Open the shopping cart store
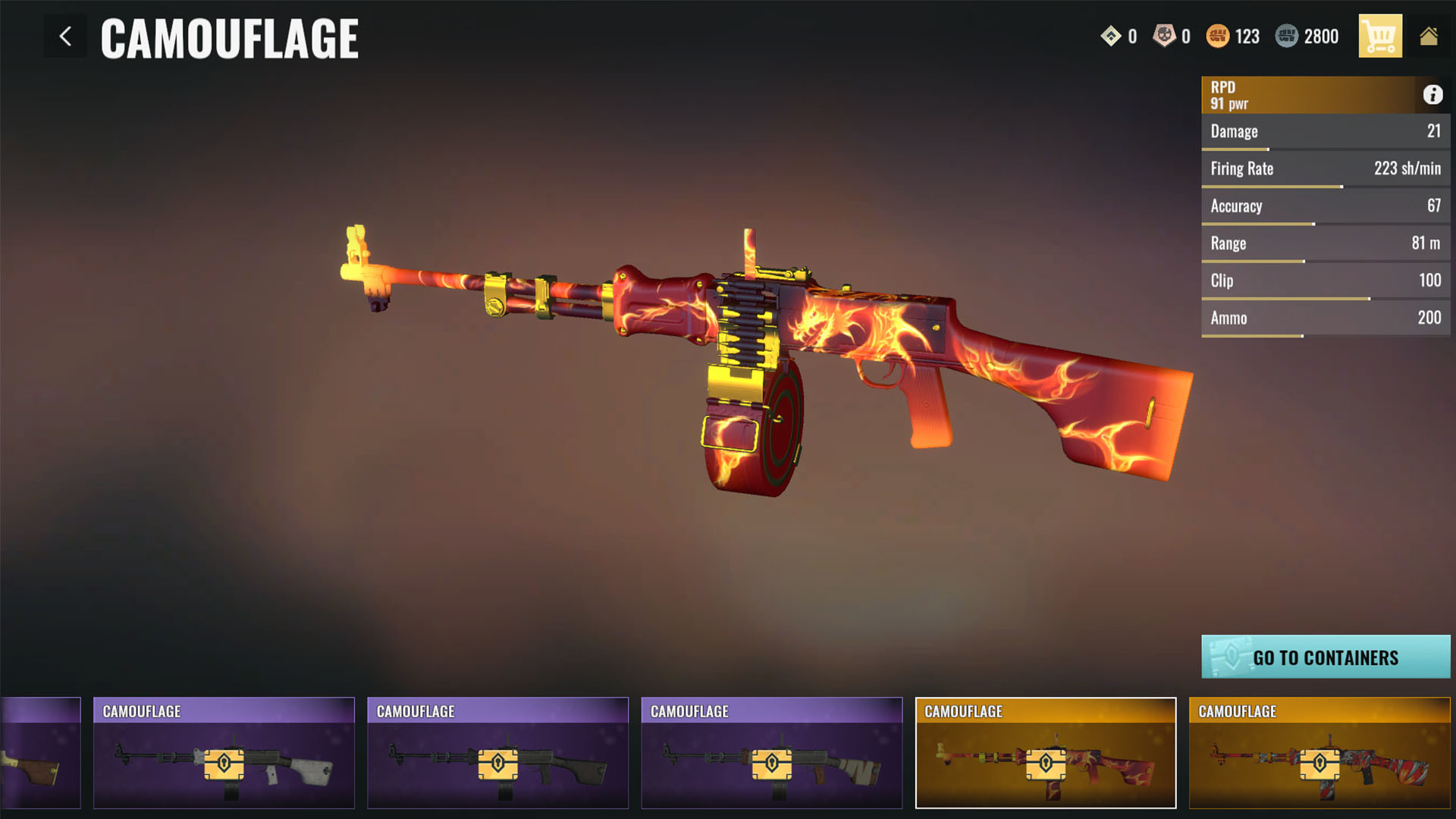 (x=1379, y=36)
